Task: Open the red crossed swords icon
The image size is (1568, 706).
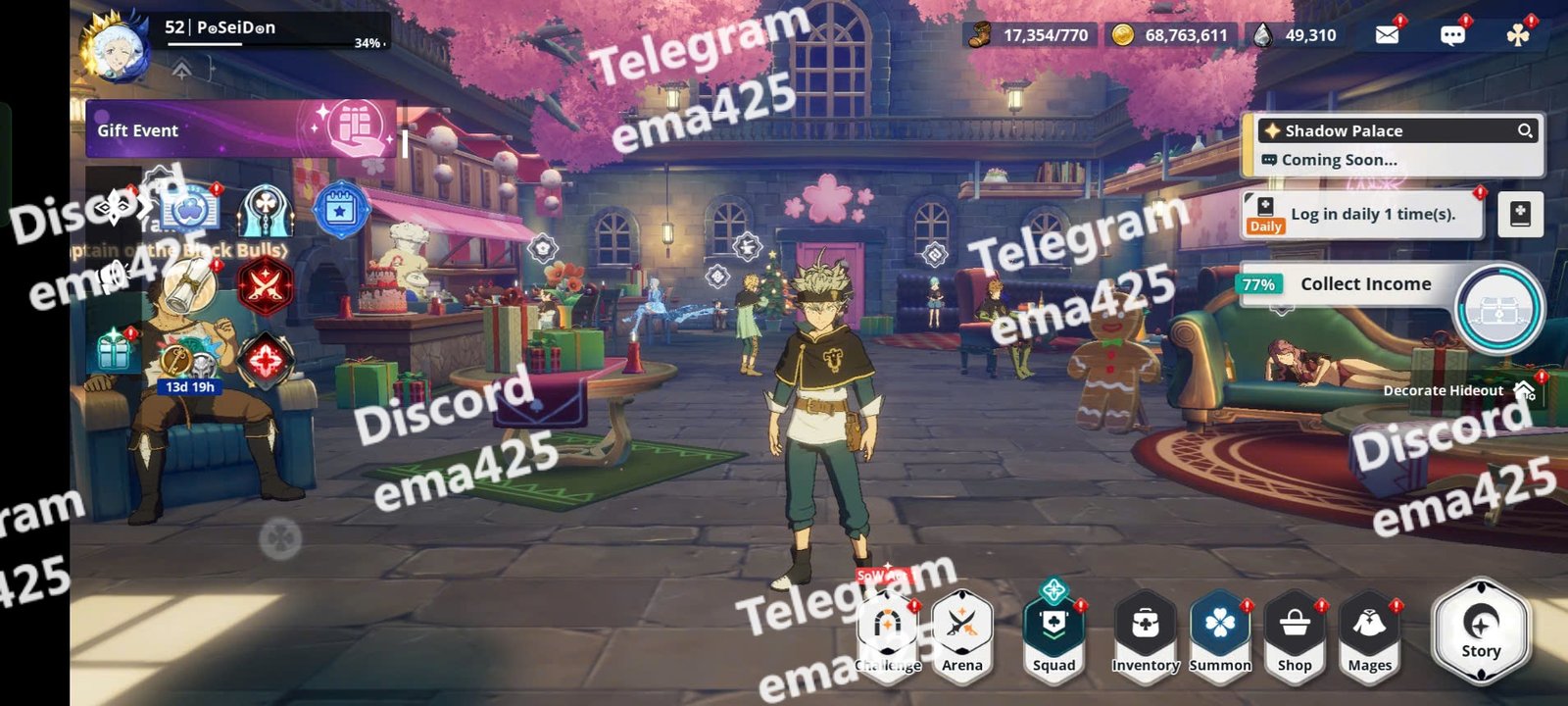Action: click(265, 287)
